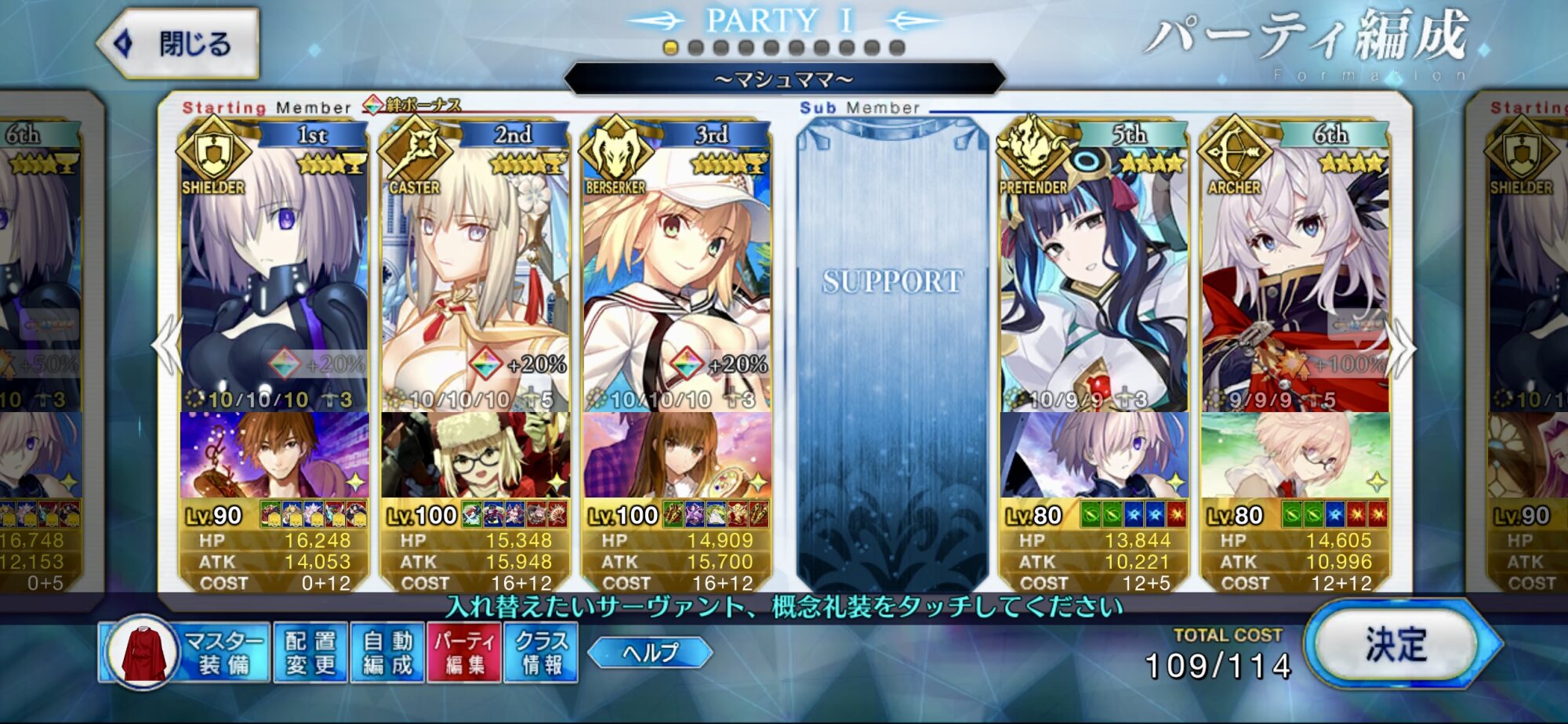The height and width of the screenshot is (724, 1568).
Task: Choose the Archer servant in 6th slot
Action: pyautogui.click(x=1295, y=274)
